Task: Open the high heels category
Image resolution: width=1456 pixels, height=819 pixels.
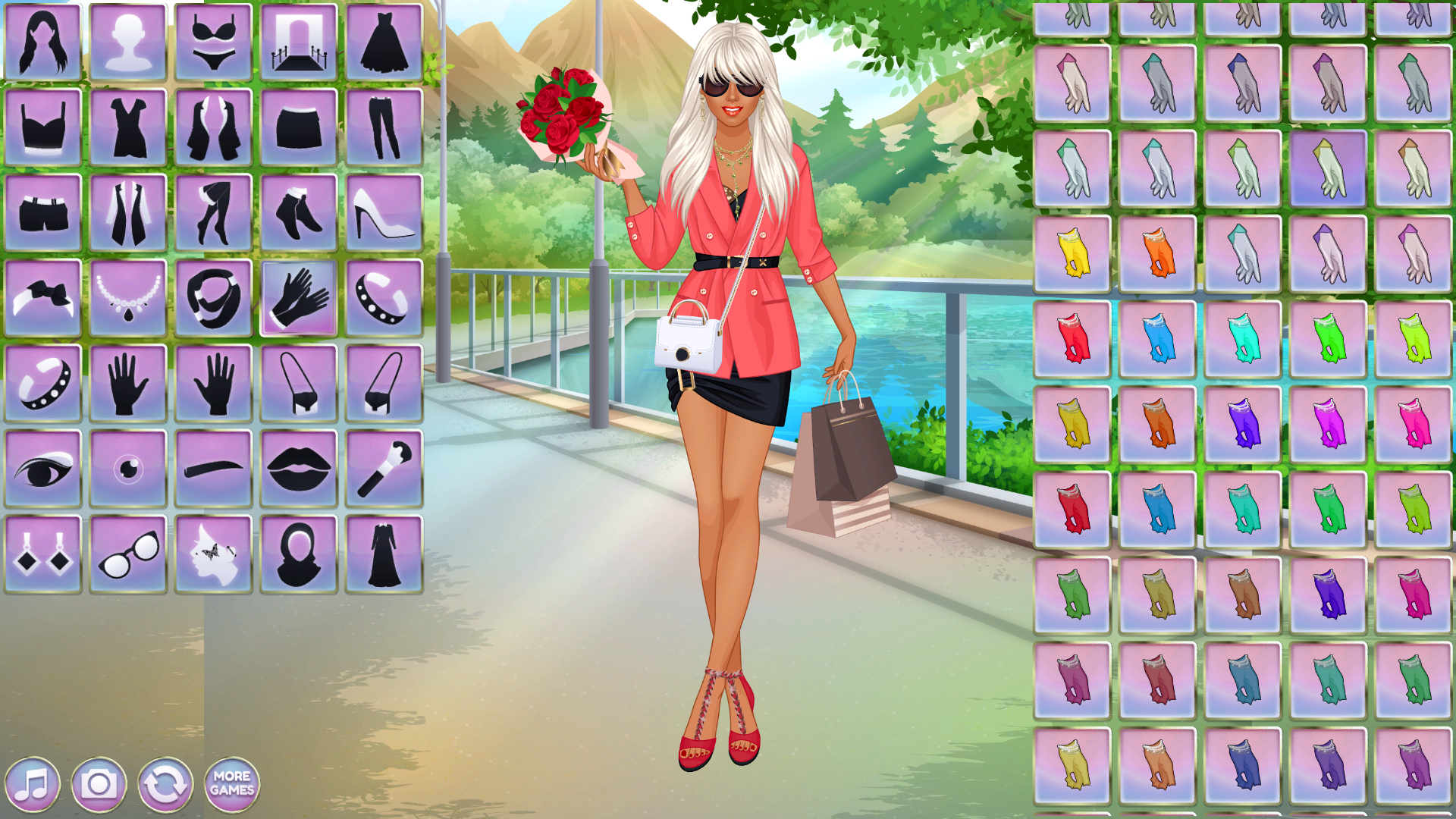Action: pos(386,211)
